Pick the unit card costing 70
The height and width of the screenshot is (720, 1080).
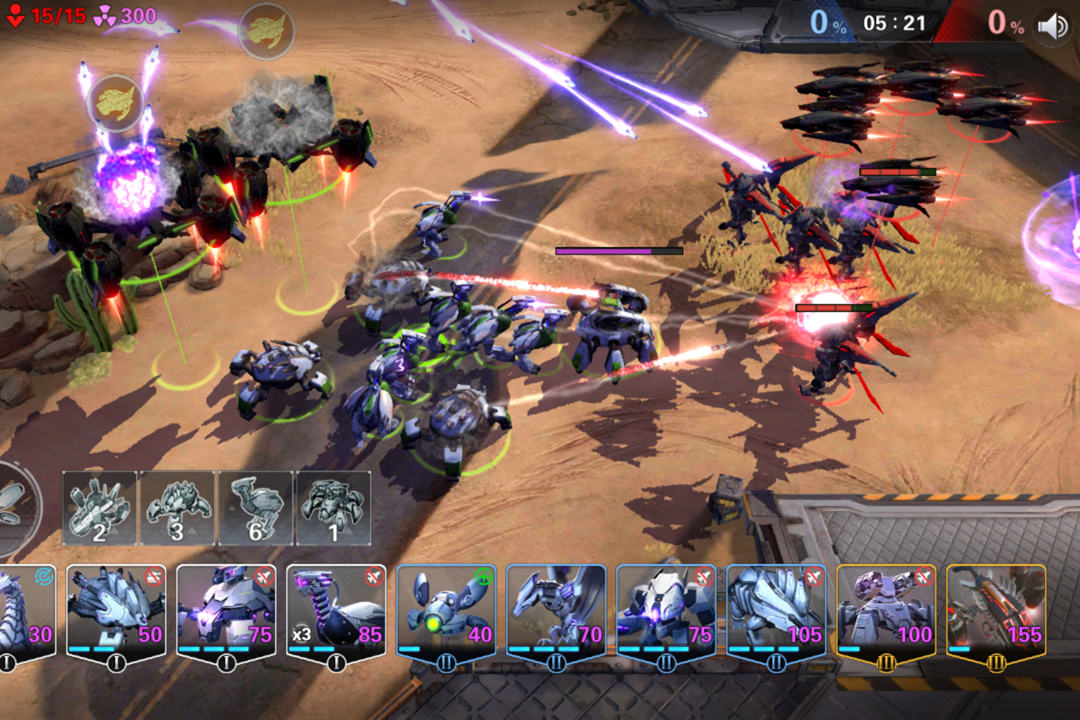555,612
